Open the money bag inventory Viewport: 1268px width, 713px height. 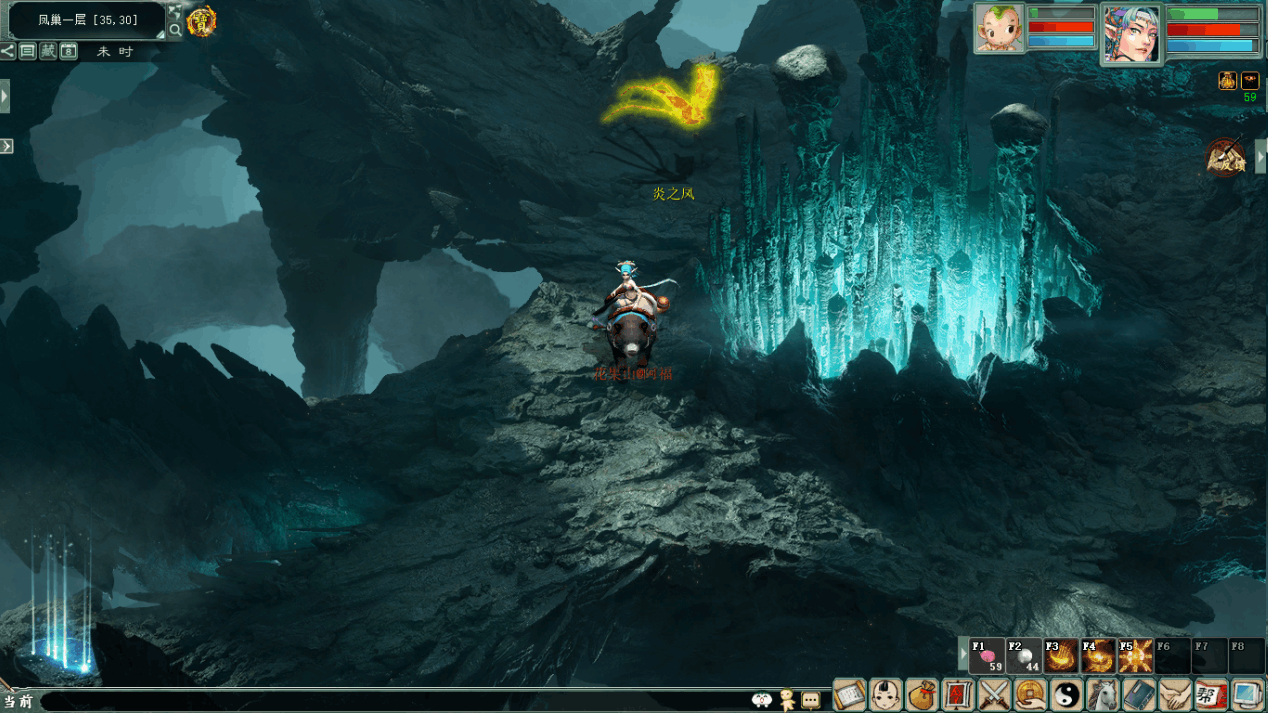pyautogui.click(x=922, y=694)
